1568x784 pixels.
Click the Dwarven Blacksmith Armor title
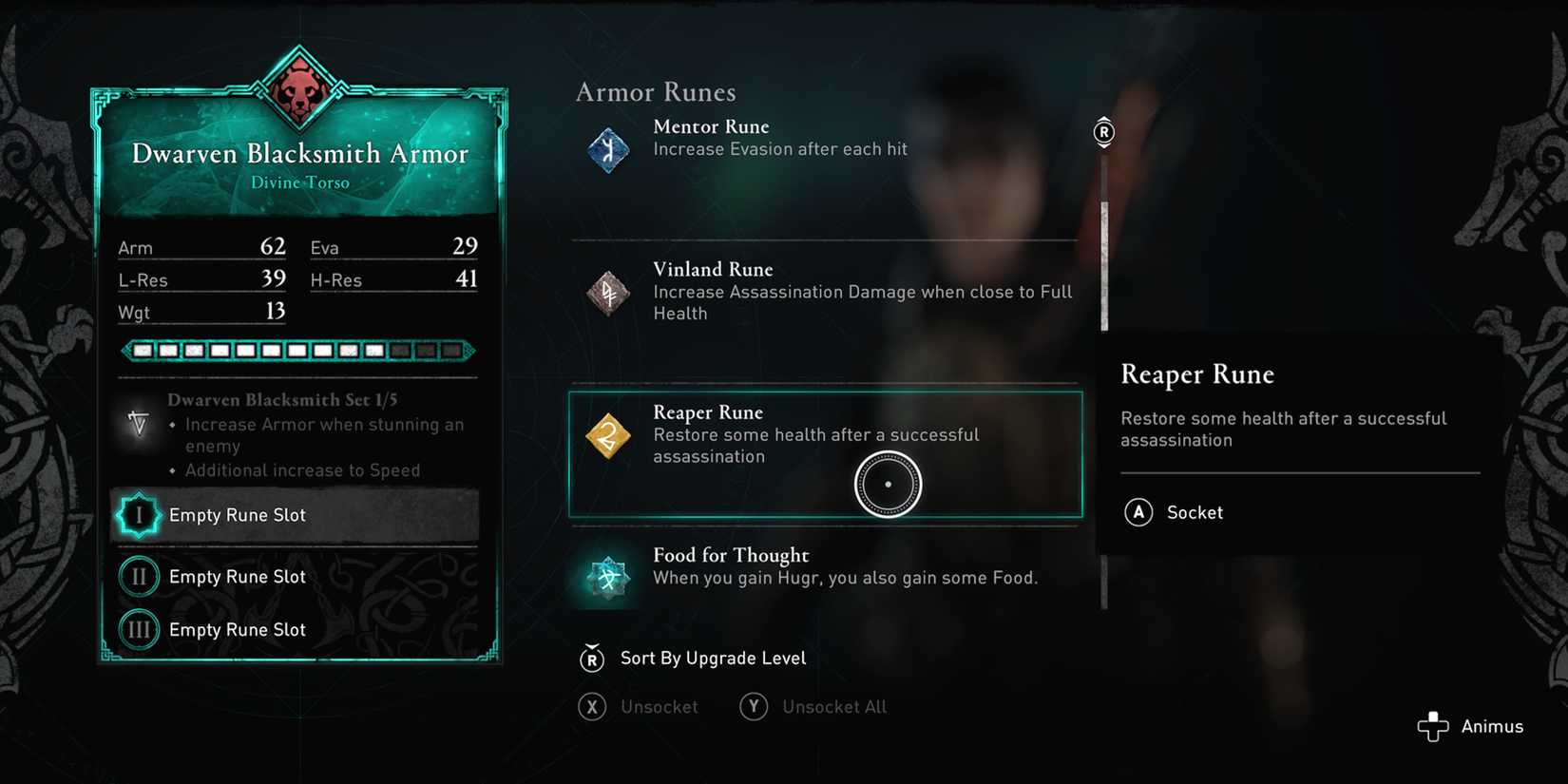pyautogui.click(x=299, y=153)
